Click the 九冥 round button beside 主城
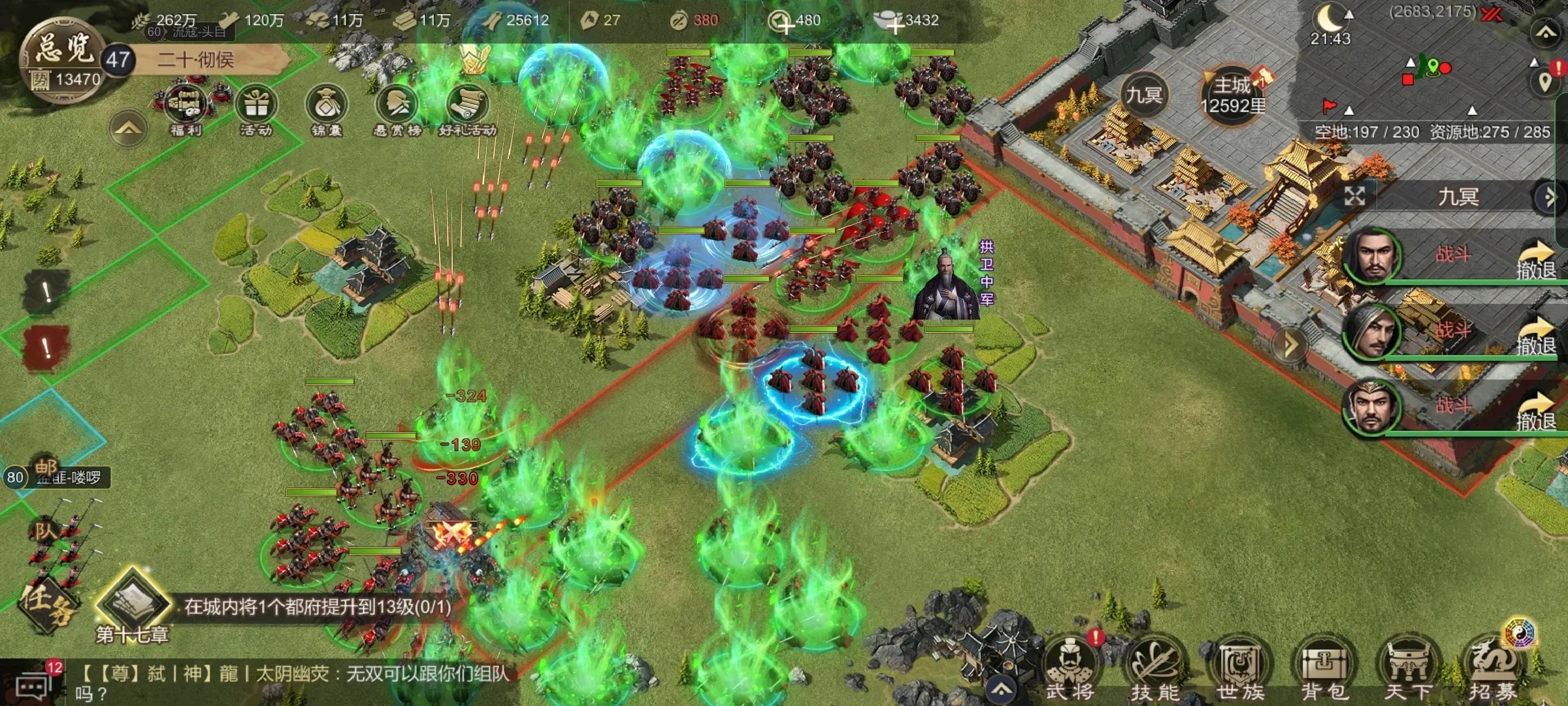This screenshot has height=706, width=1568. (1143, 96)
